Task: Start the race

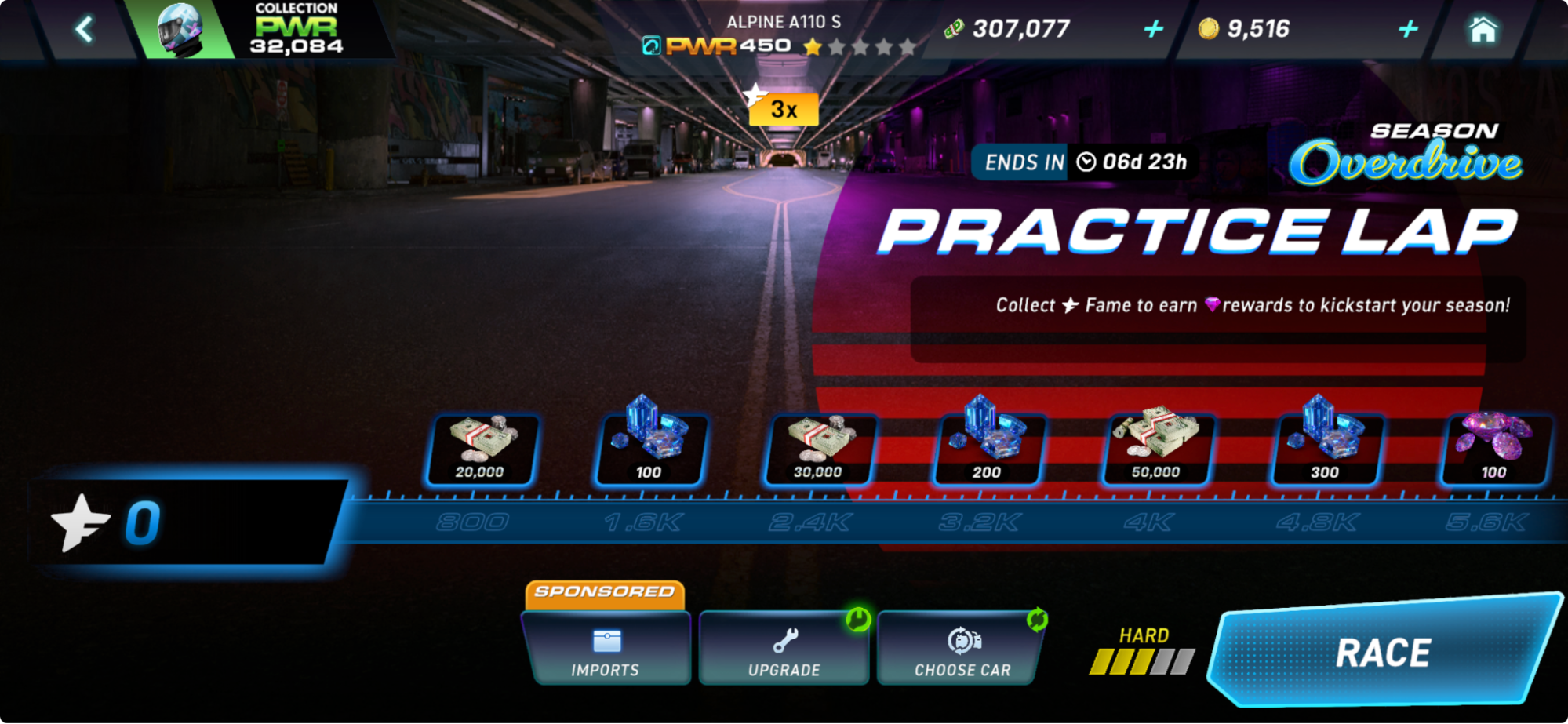Action: point(1383,652)
